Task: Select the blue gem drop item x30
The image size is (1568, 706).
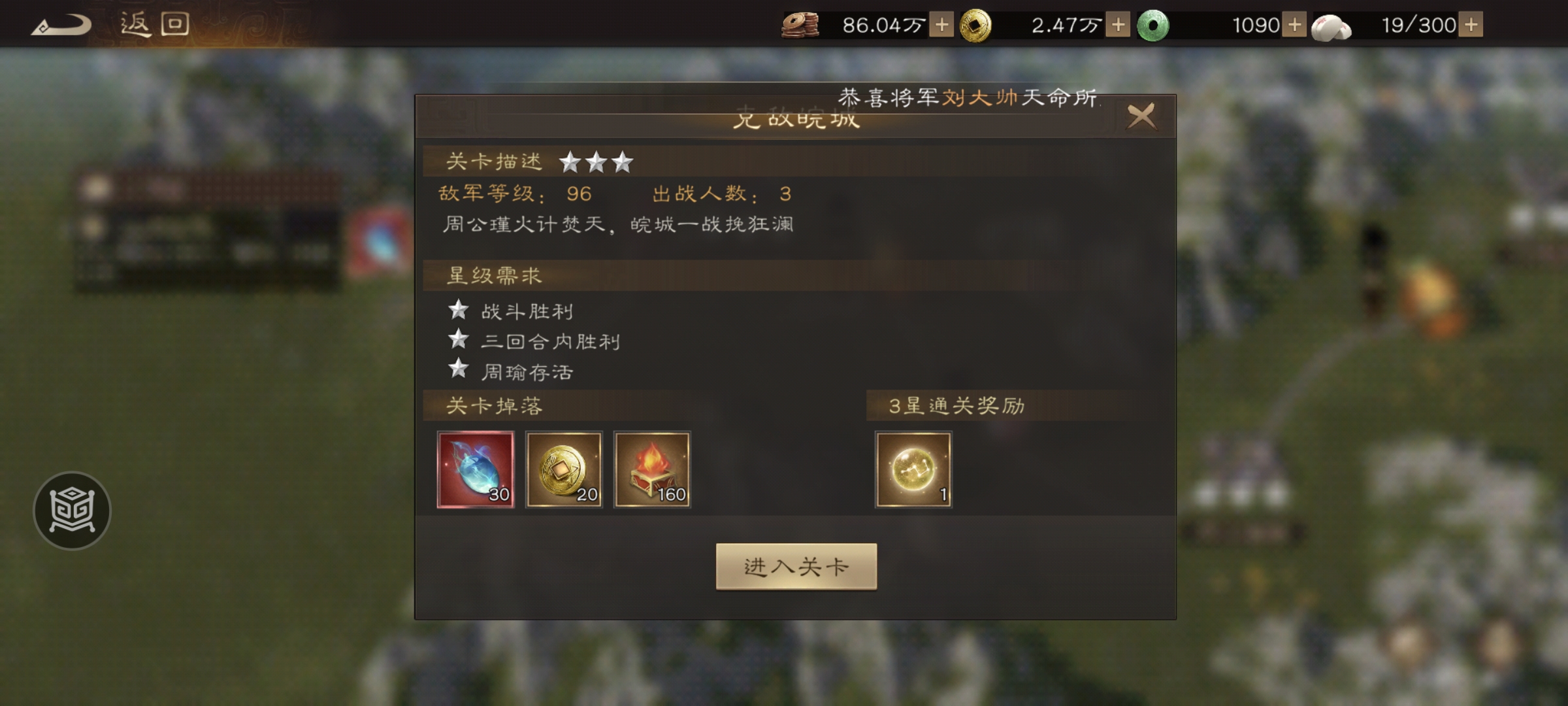Action: point(476,469)
